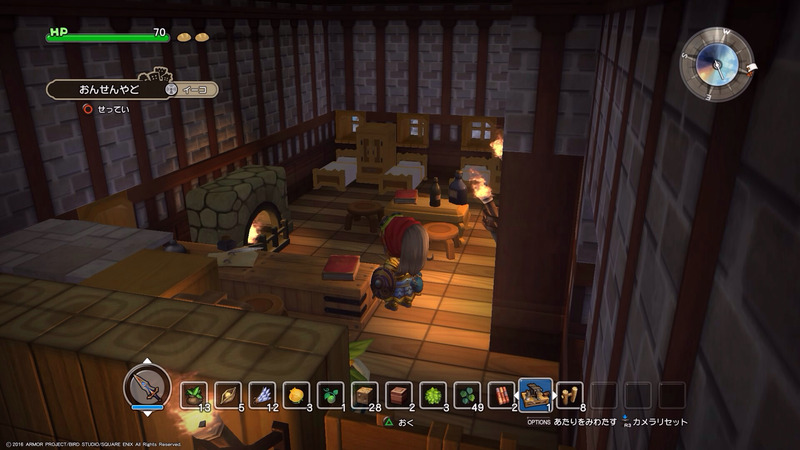Select the white crystal shards slot
Screen dimensions: 800x450
coord(262,395)
